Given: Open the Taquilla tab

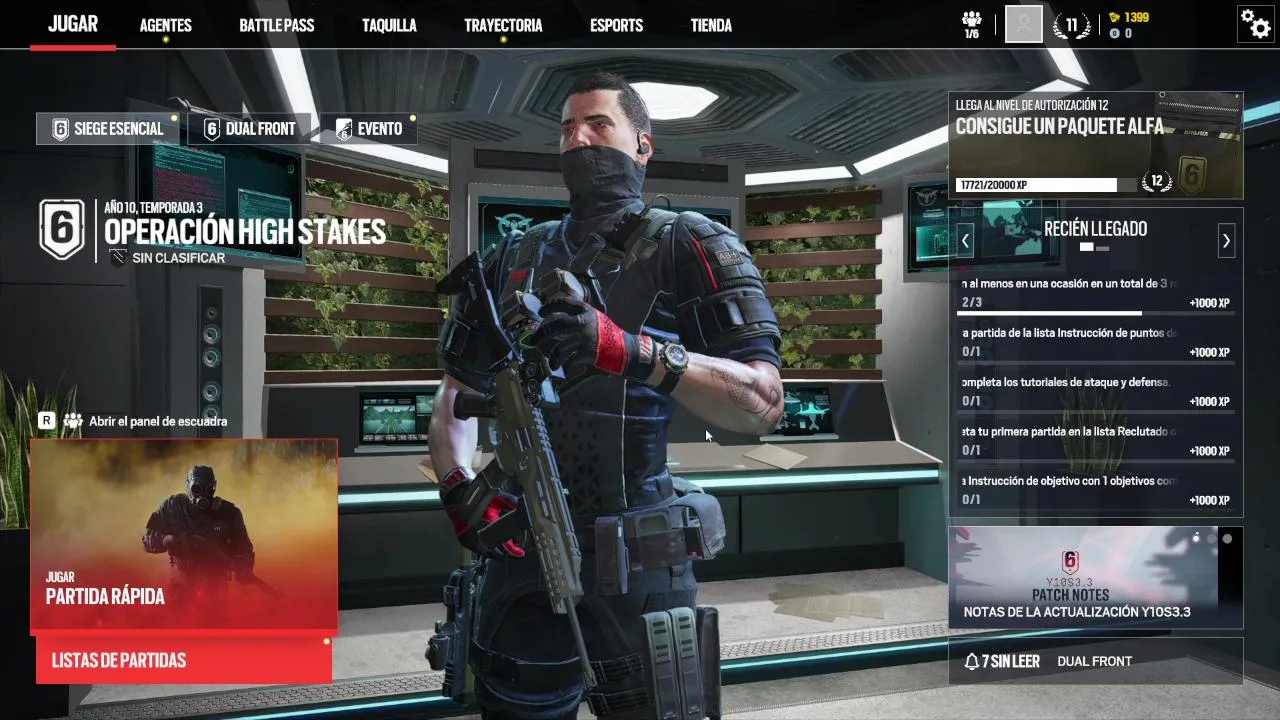Looking at the screenshot, I should (389, 25).
